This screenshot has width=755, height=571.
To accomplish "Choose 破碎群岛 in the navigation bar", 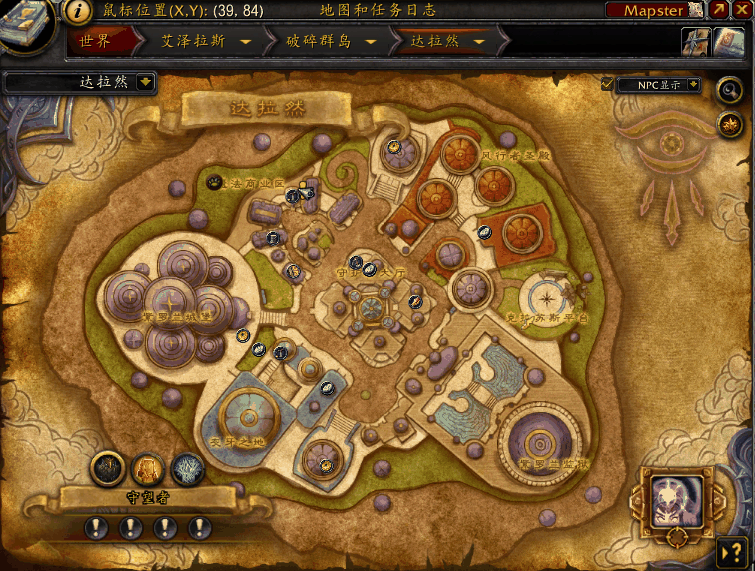I will click(318, 42).
